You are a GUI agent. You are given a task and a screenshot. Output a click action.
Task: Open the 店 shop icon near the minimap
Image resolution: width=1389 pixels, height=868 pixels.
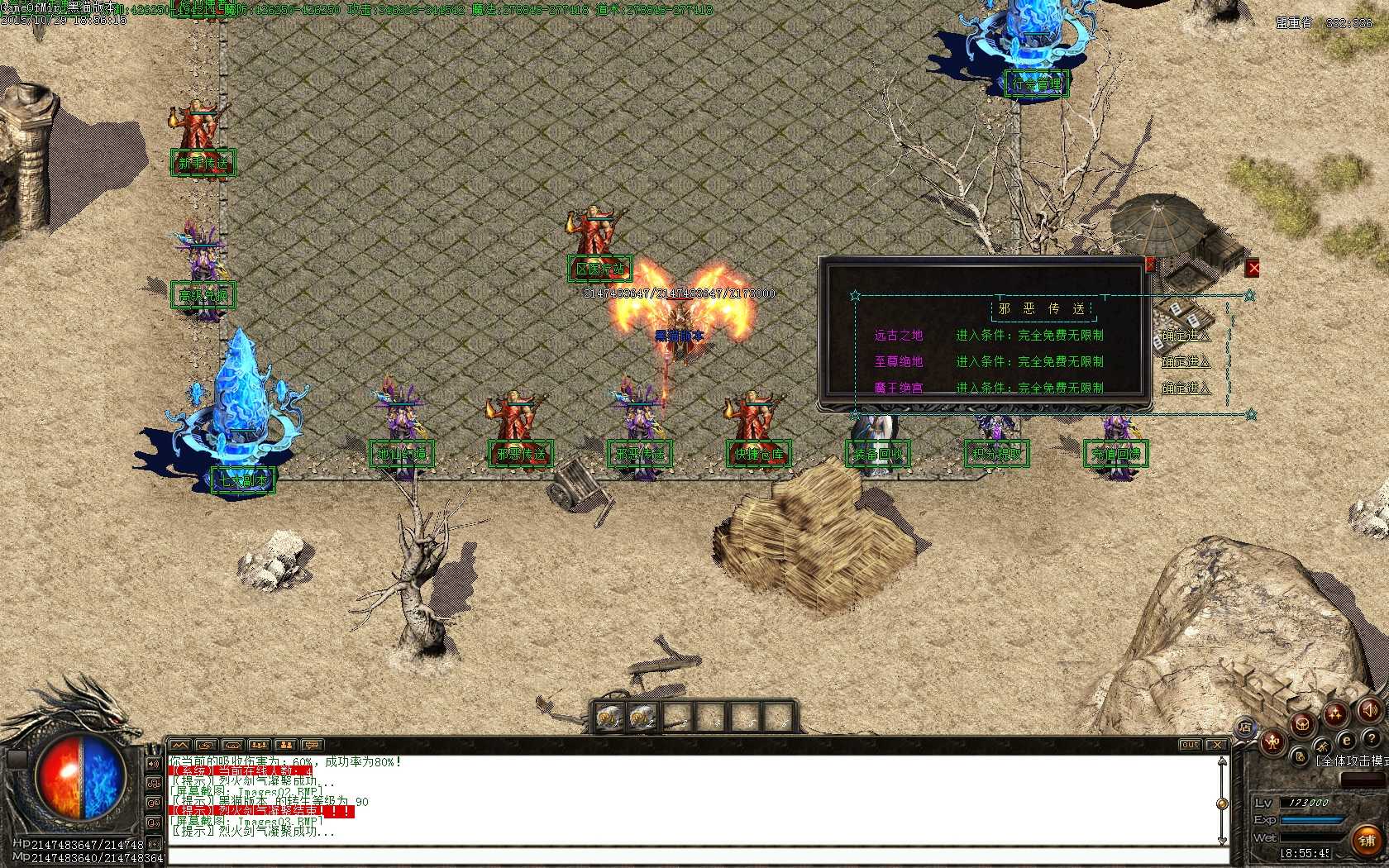tap(1245, 727)
